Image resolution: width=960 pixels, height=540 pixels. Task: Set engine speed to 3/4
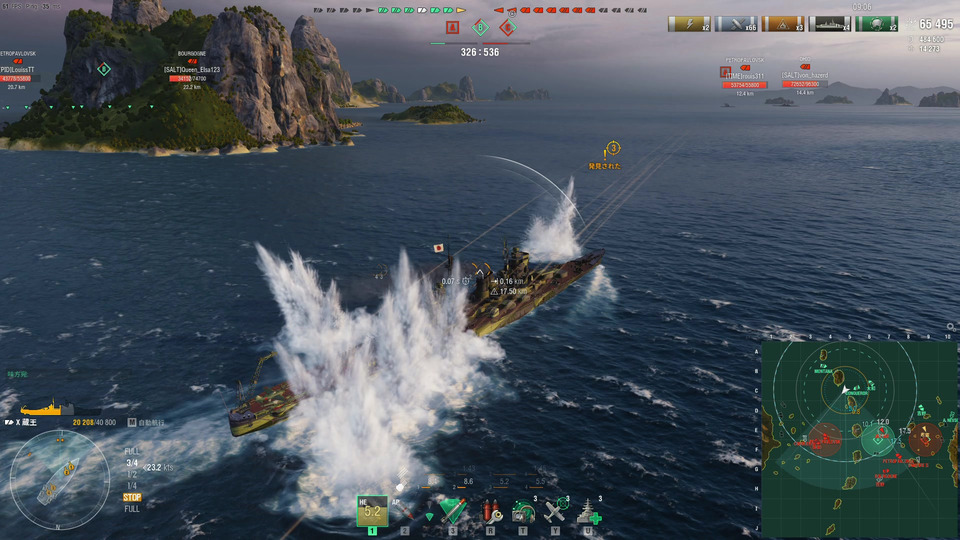(x=132, y=463)
